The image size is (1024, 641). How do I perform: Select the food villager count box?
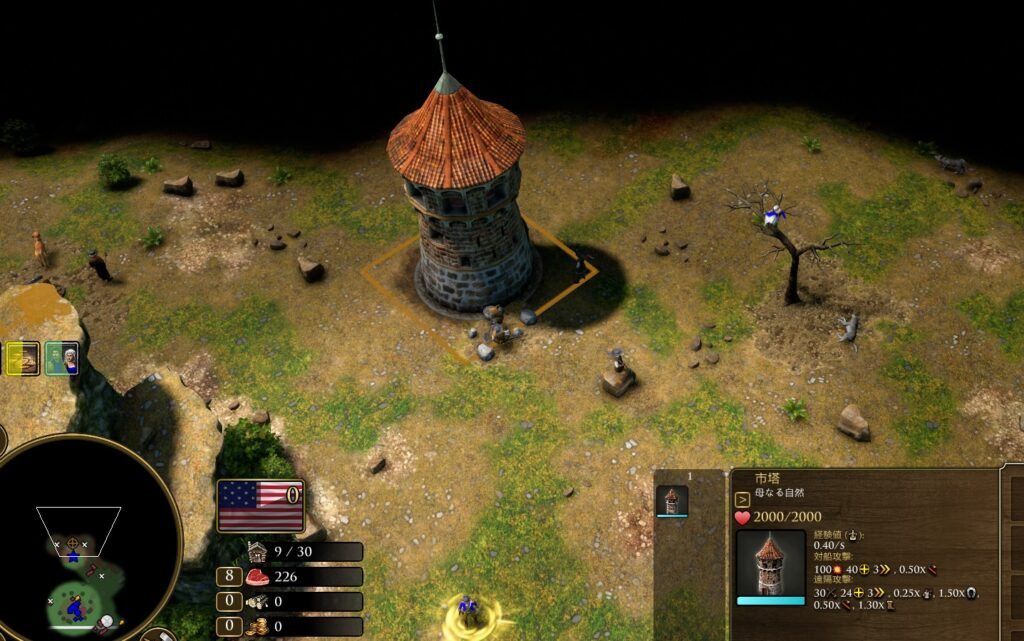227,577
